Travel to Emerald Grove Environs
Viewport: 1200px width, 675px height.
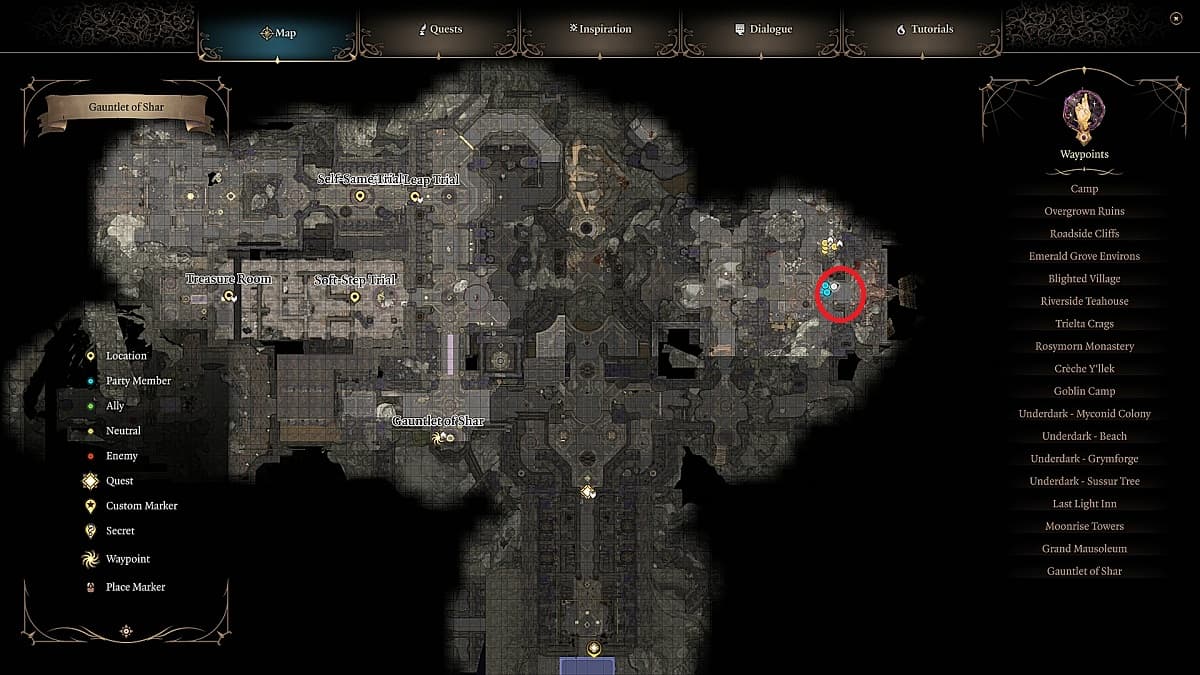[x=1084, y=256]
